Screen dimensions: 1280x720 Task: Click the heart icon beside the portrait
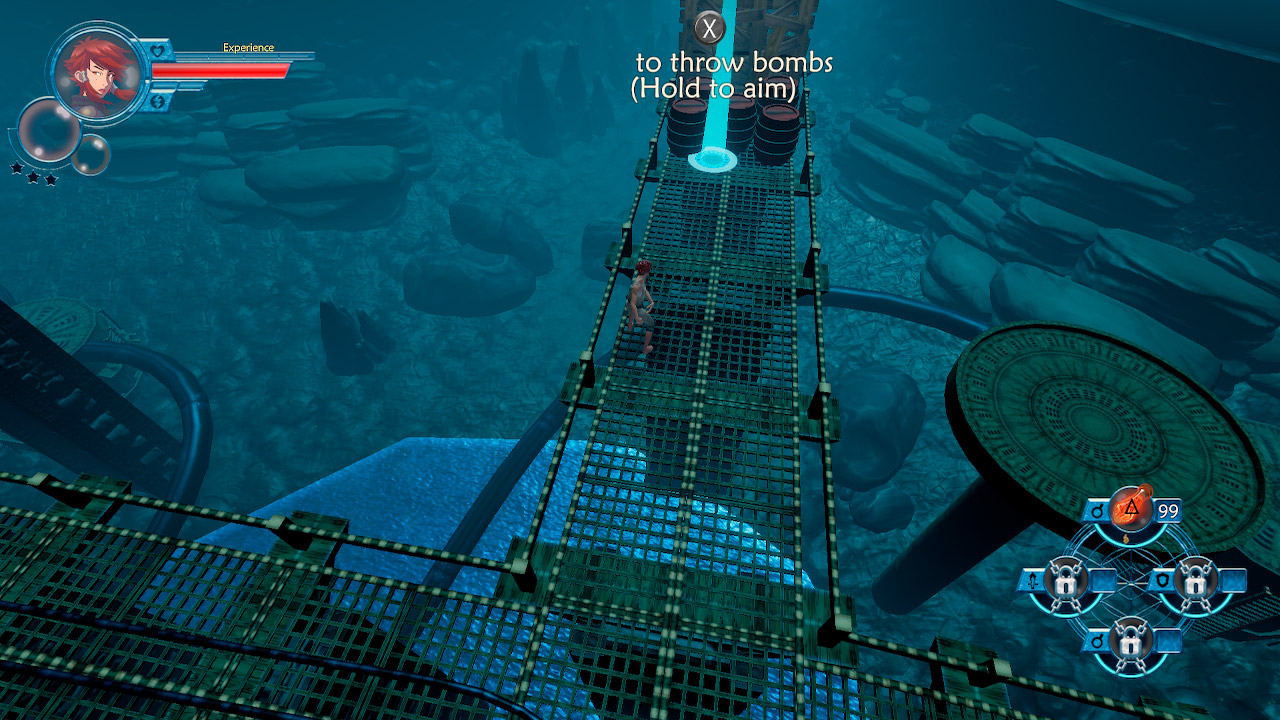(157, 52)
